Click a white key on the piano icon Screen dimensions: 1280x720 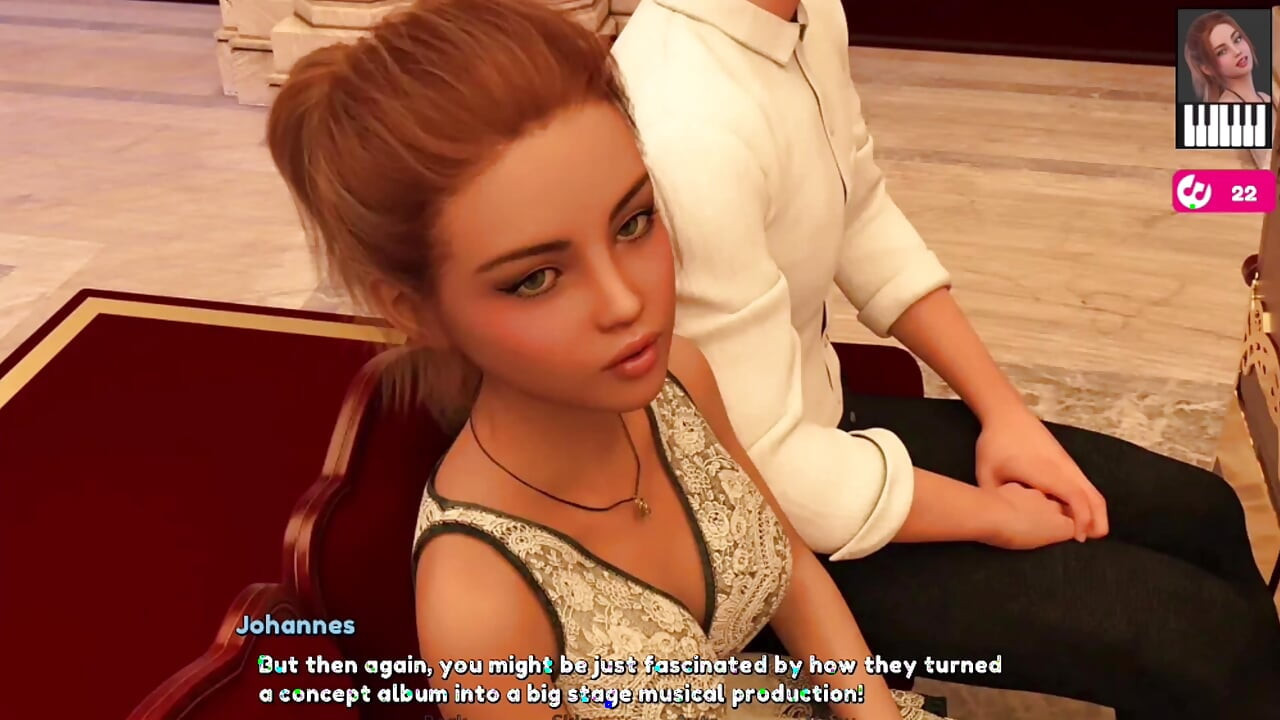tap(1190, 138)
